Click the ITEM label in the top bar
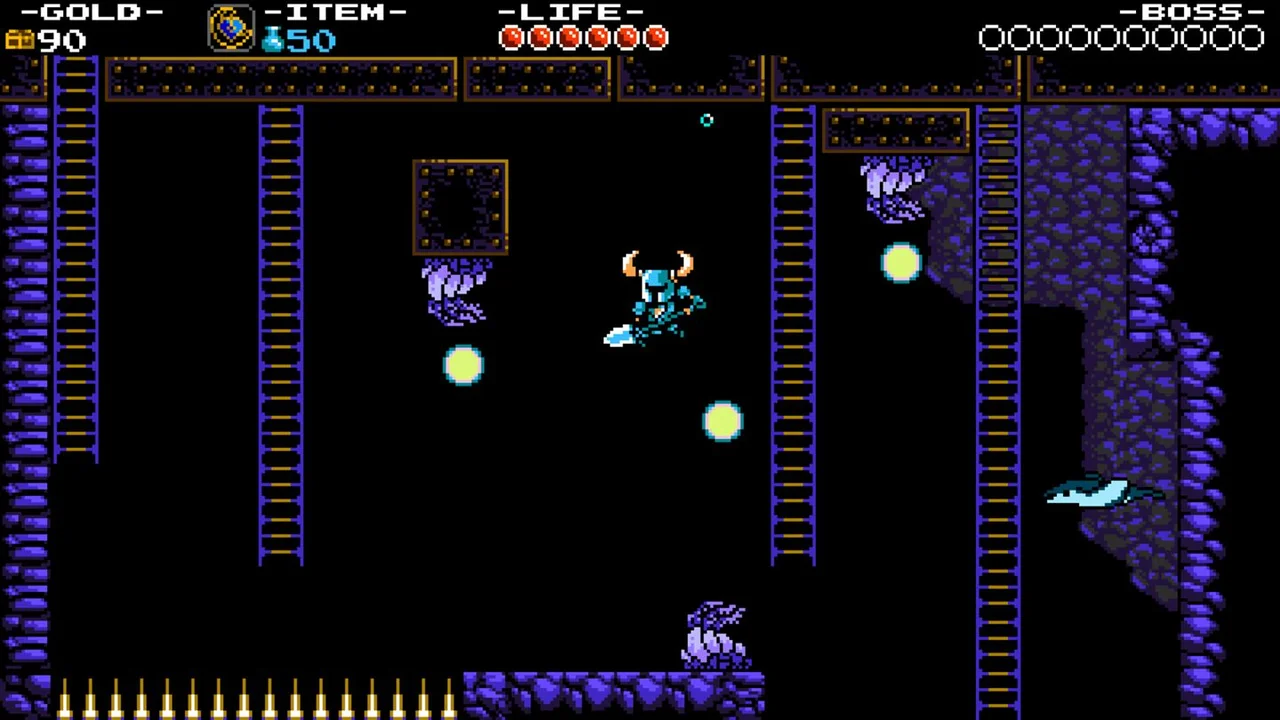 coord(335,13)
